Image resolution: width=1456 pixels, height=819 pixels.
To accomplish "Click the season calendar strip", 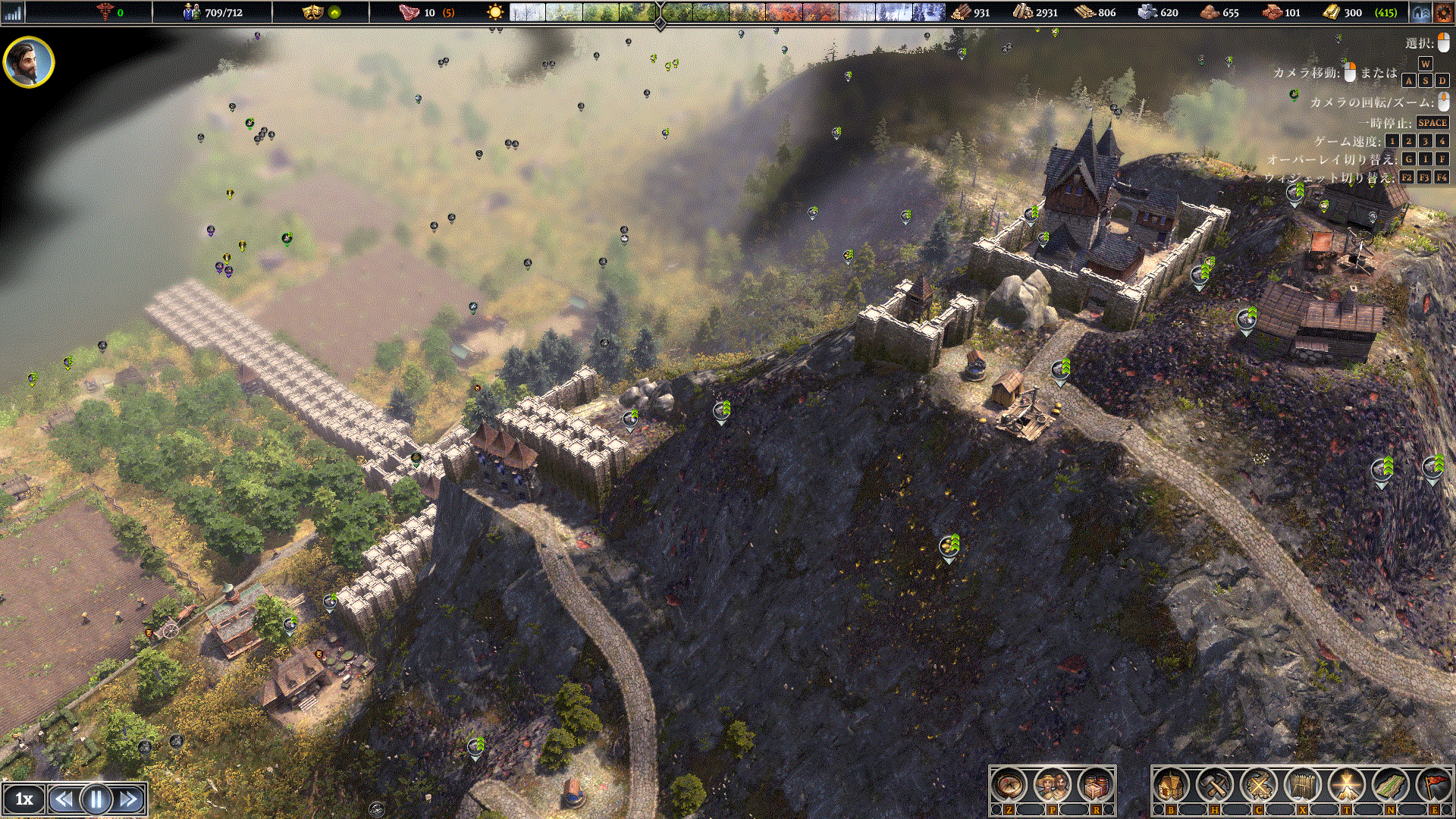I will click(x=726, y=12).
